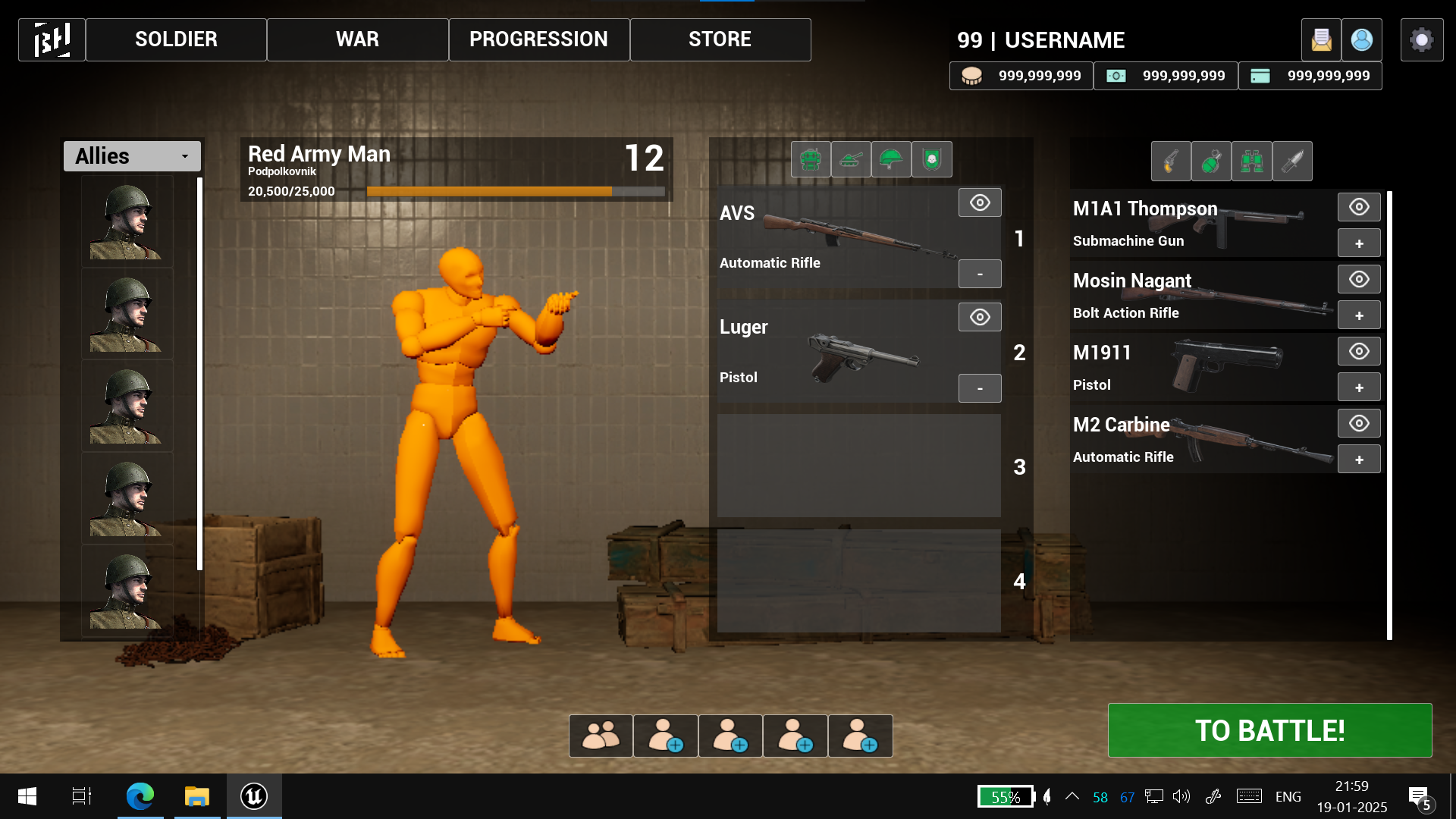
Task: Choose the binoculars equipment category
Action: pos(1251,161)
